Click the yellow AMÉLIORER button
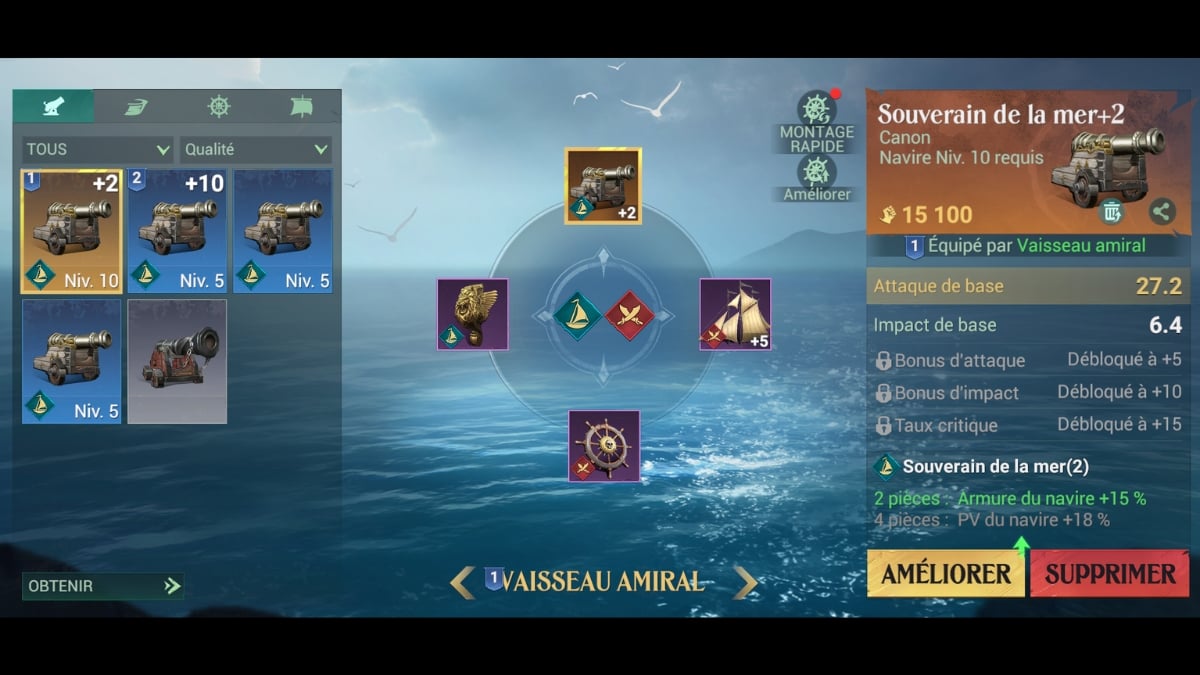1200x675 pixels. tap(945, 573)
